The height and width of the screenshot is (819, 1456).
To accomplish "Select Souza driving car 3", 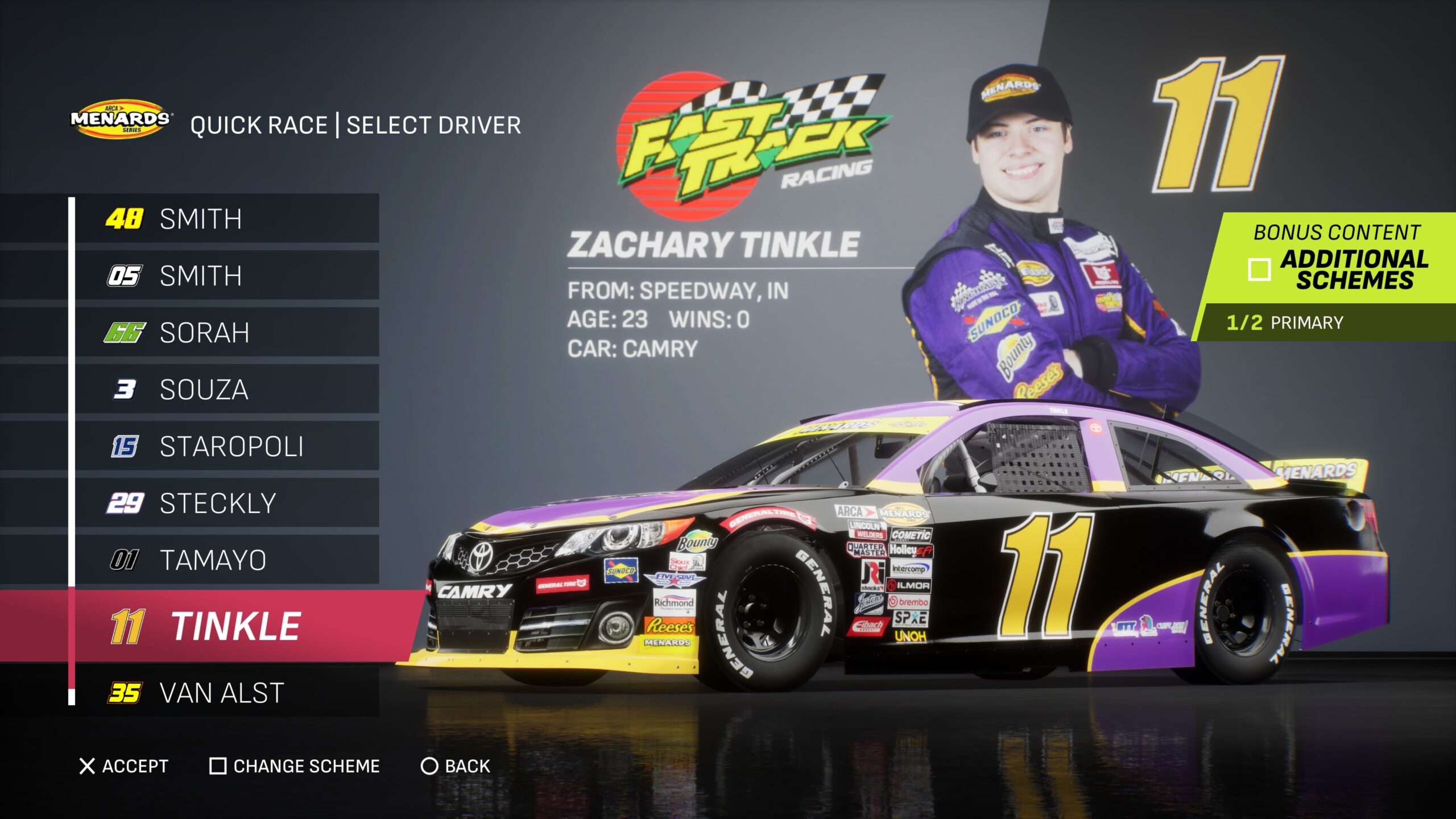I will 226,389.
